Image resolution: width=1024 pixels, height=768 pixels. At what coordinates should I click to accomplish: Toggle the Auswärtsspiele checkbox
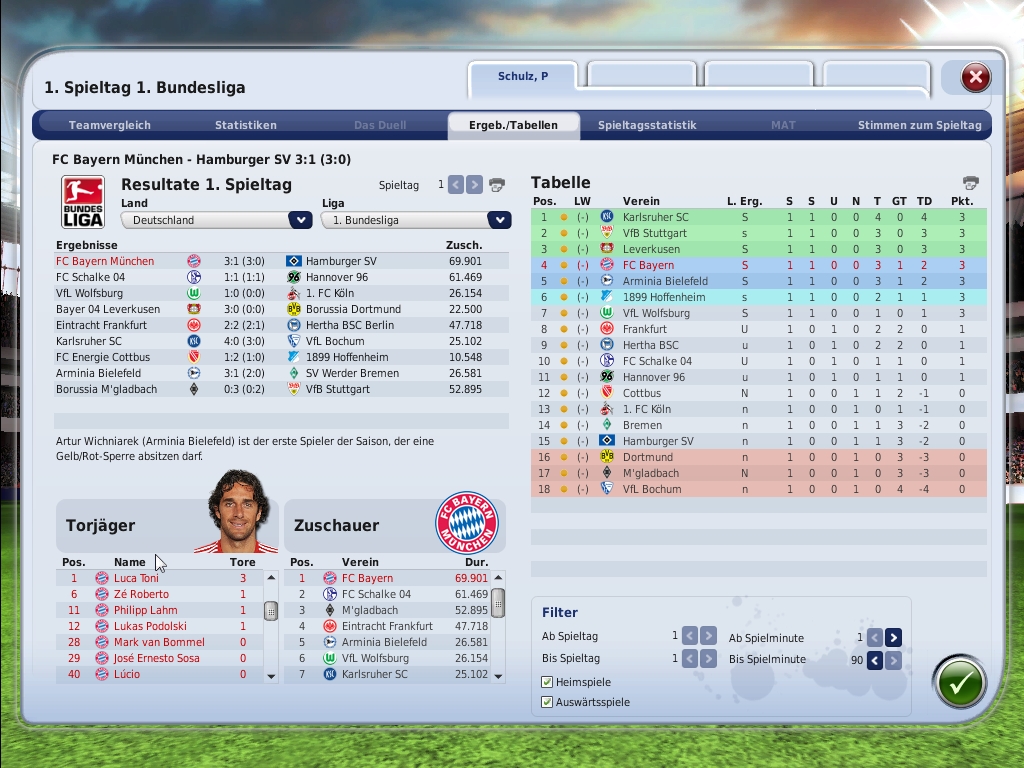click(x=547, y=702)
